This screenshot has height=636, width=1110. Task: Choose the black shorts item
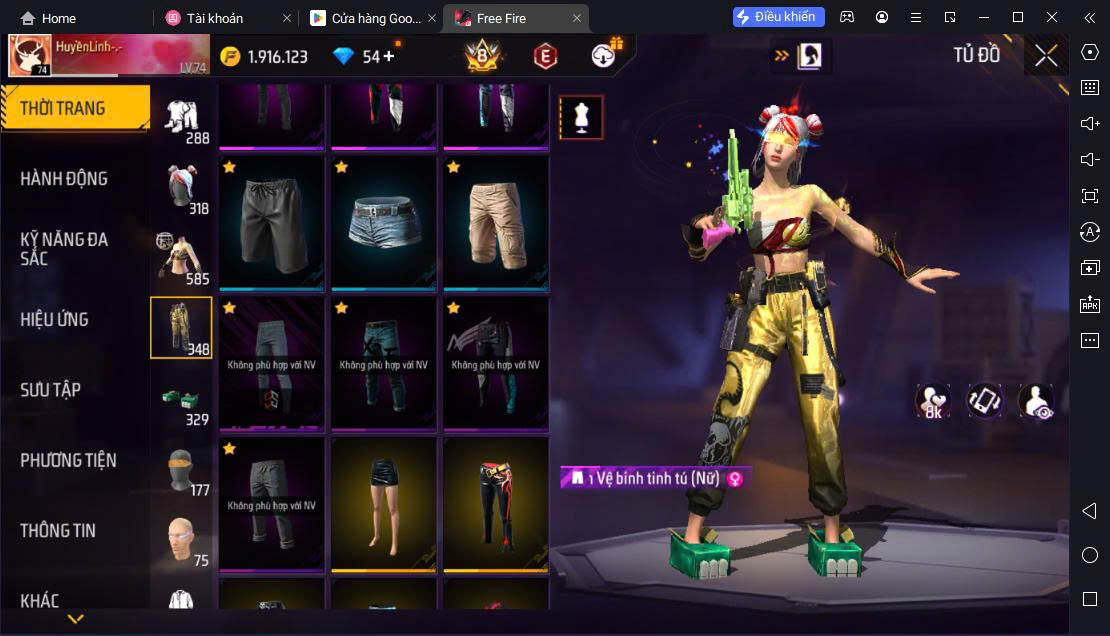pyautogui.click(x=272, y=222)
